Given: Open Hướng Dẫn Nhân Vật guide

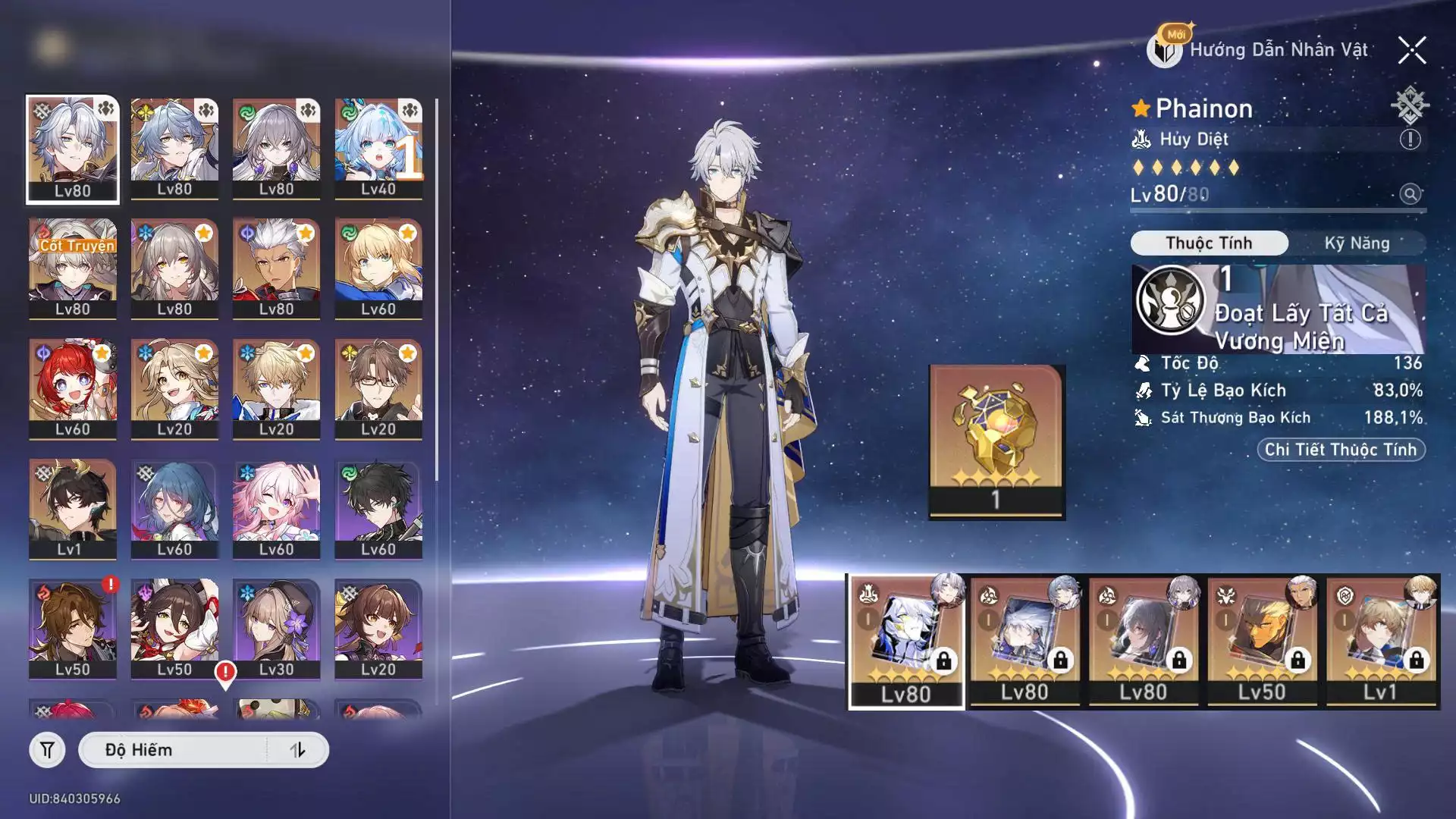Looking at the screenshot, I should [x=1260, y=51].
